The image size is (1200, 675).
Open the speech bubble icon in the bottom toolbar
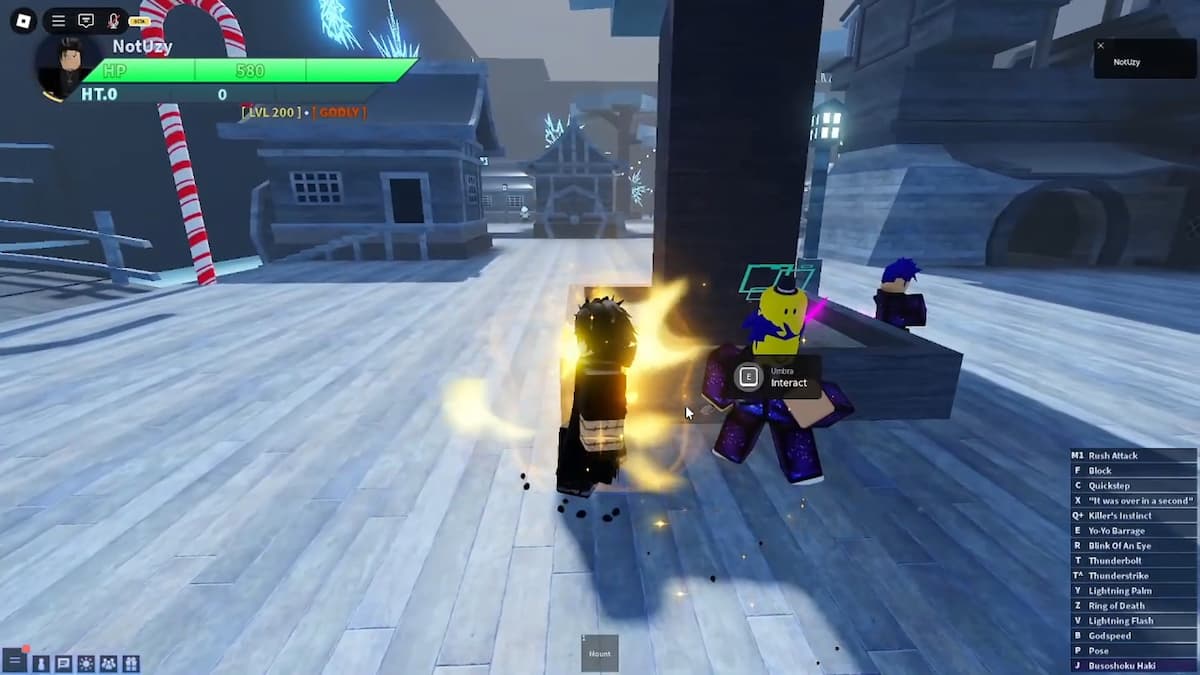coord(63,663)
